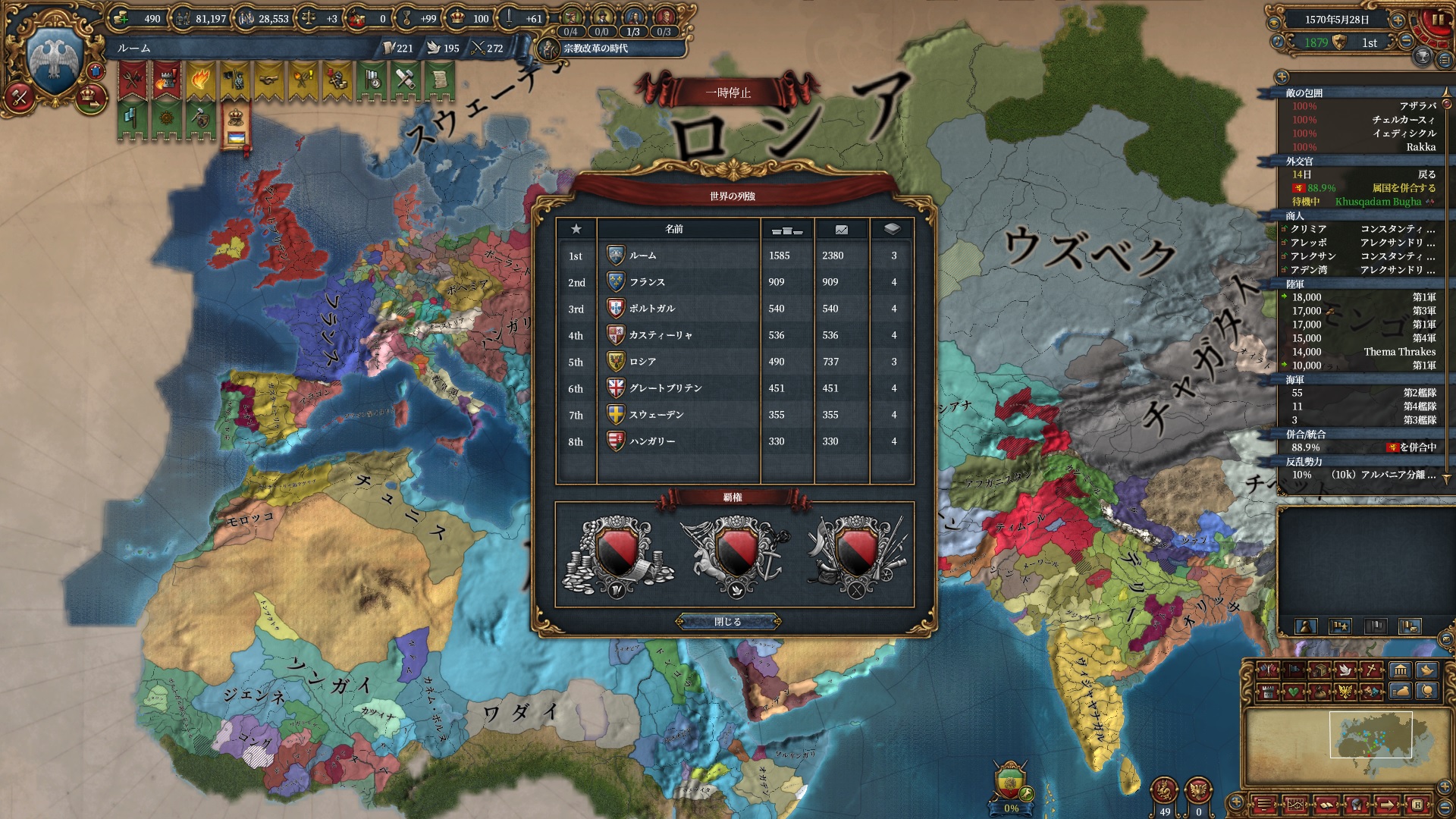Toggle the red pause button by the date
This screenshot has height=819, width=1456.
coord(1438,21)
